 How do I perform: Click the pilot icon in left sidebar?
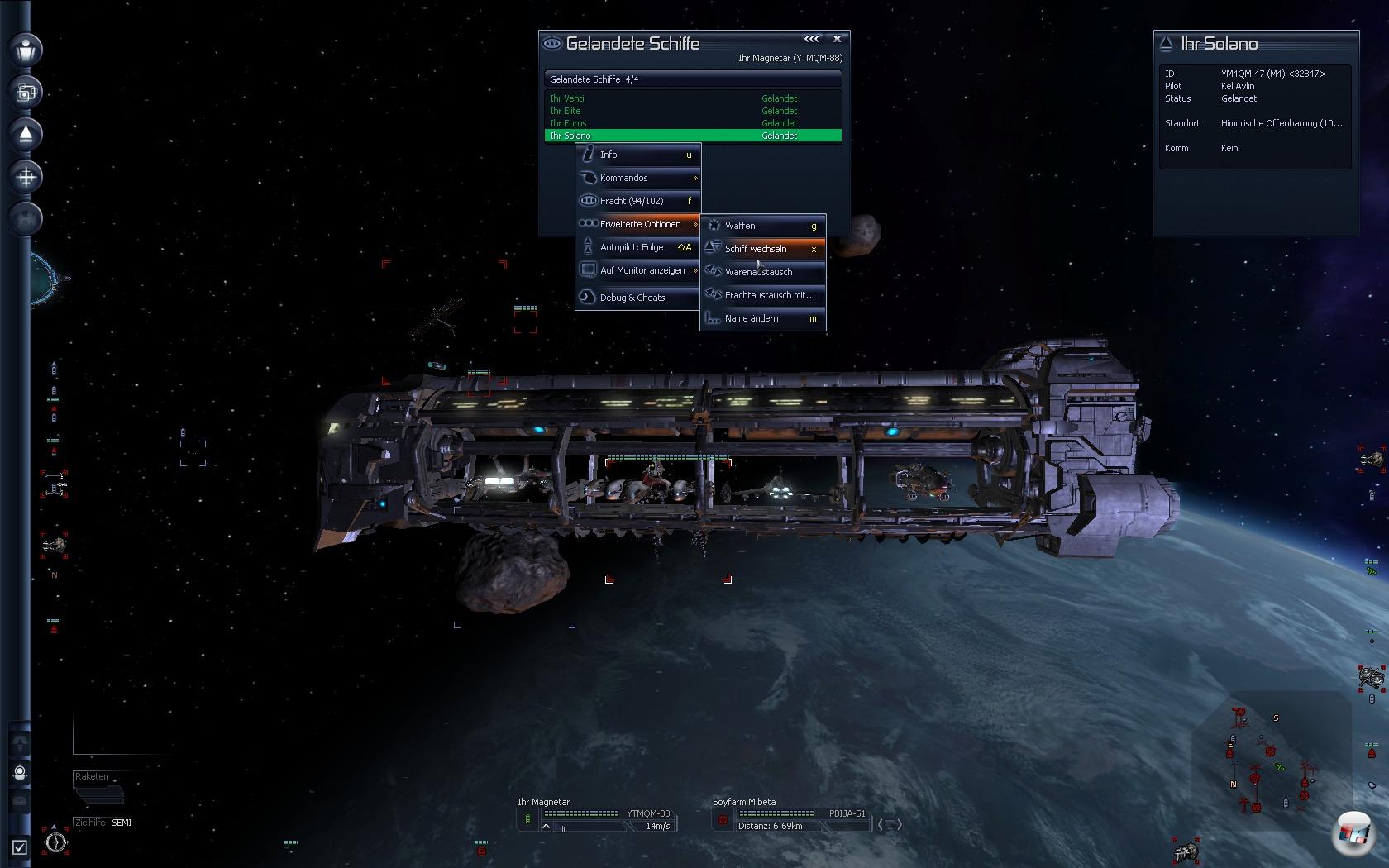click(x=26, y=50)
